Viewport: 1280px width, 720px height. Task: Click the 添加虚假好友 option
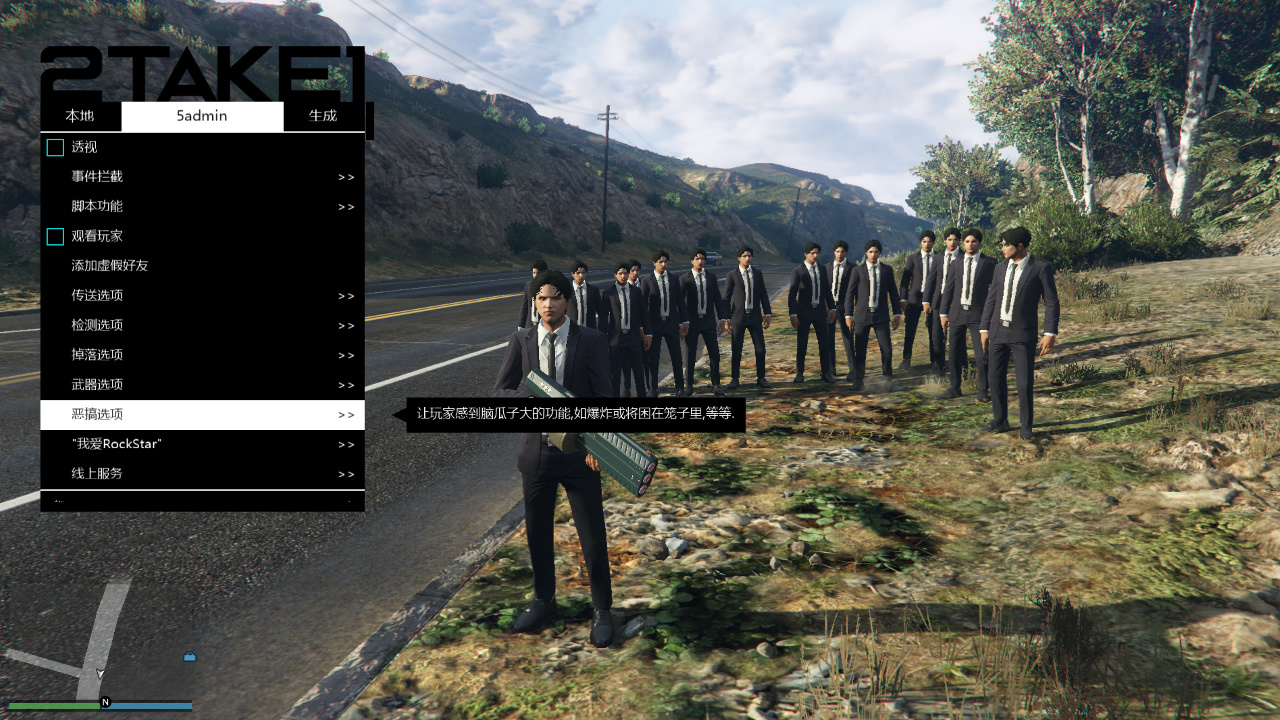coord(200,265)
